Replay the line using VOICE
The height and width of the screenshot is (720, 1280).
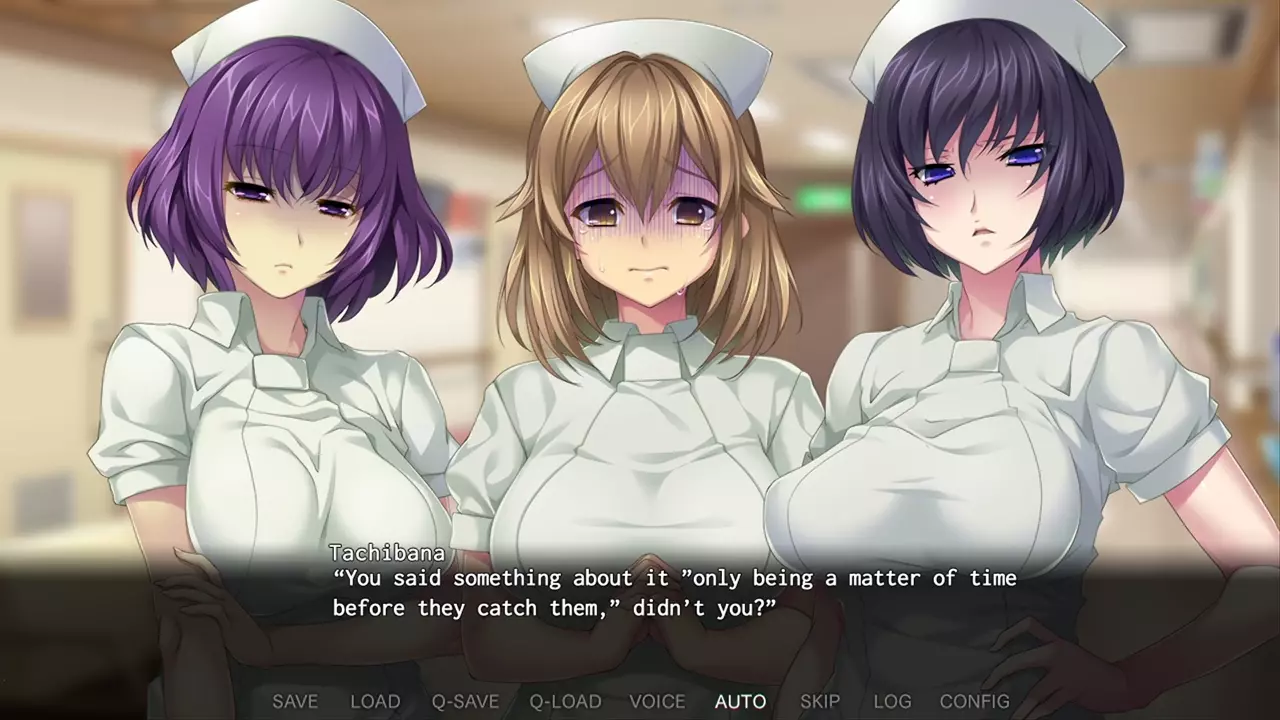click(x=657, y=701)
